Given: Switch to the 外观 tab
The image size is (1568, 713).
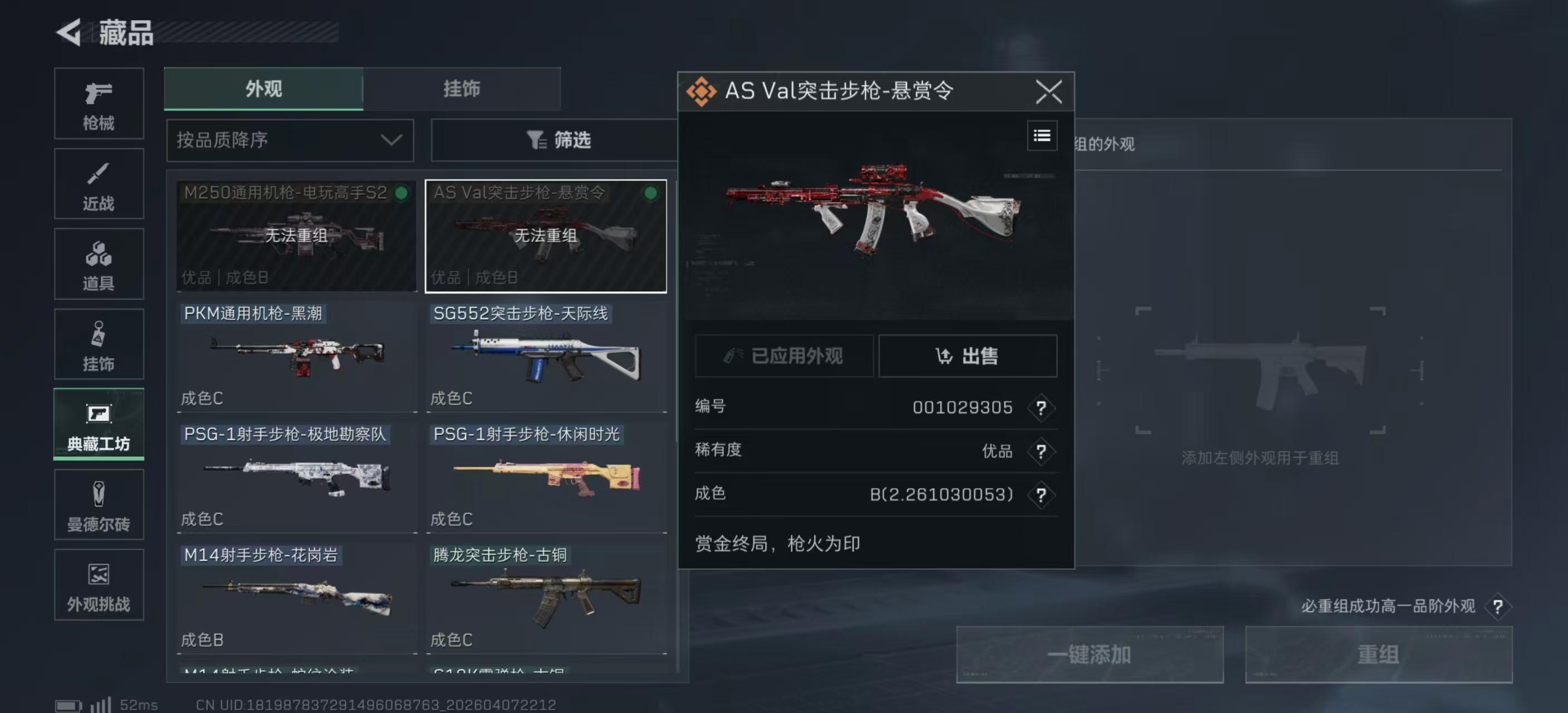Looking at the screenshot, I should (x=263, y=89).
